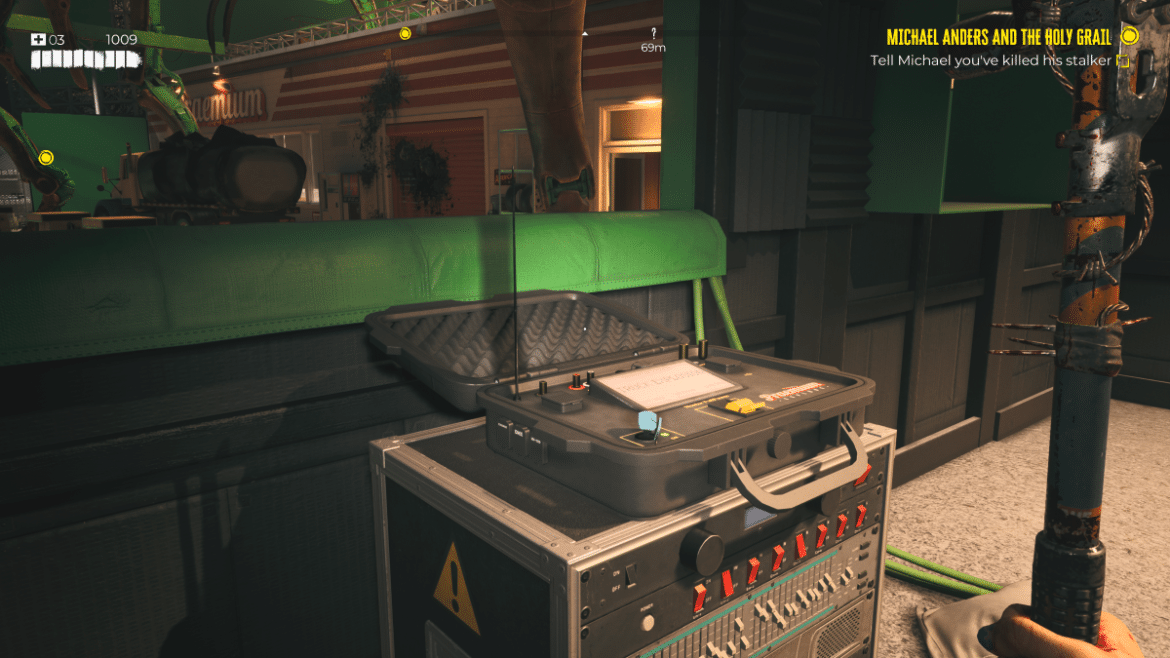Click the yellow quest icon beside the quest title
The image size is (1170, 658).
(1129, 36)
